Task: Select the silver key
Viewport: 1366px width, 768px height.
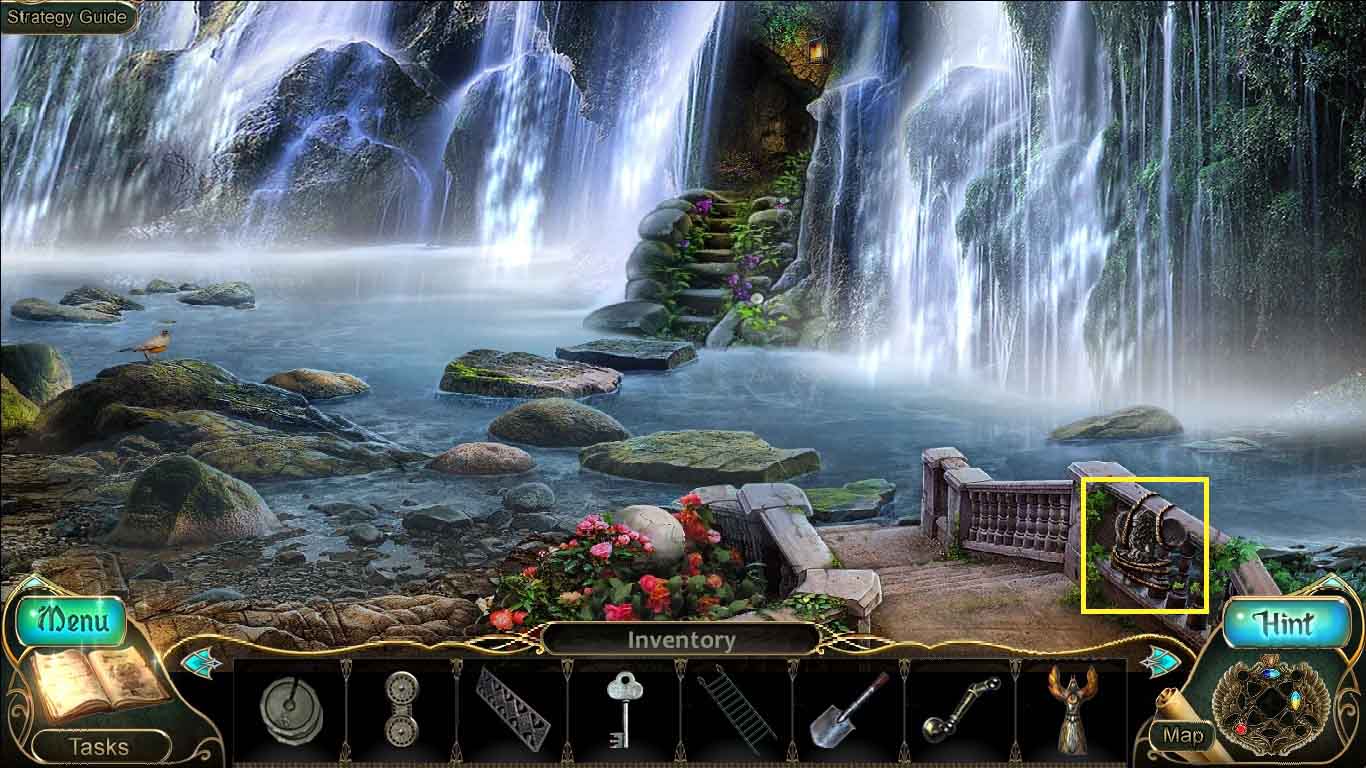Action: pos(623,709)
